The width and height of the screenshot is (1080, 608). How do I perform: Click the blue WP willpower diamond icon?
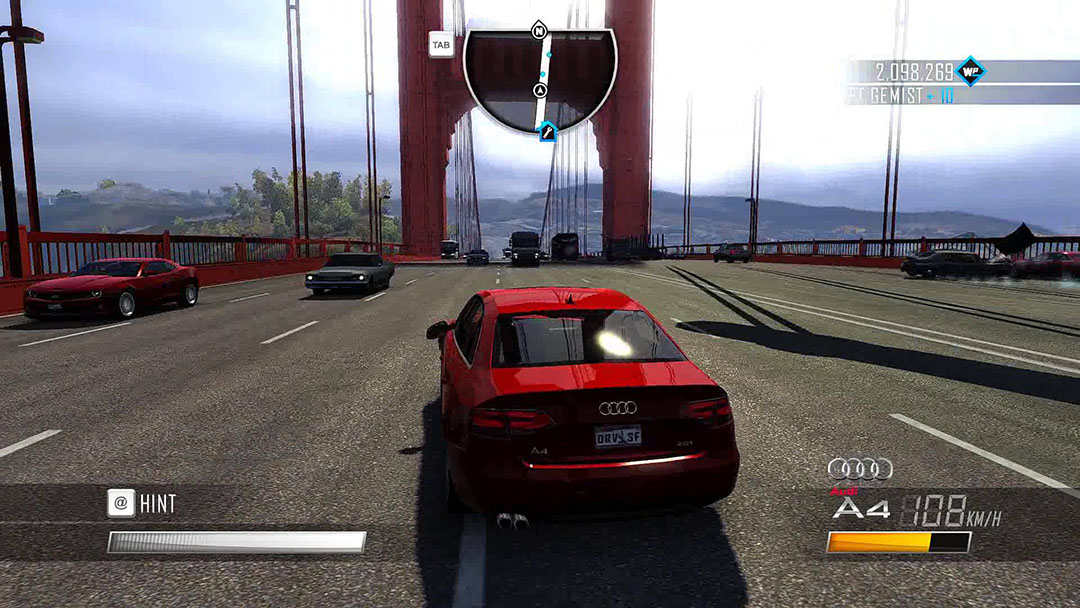969,71
